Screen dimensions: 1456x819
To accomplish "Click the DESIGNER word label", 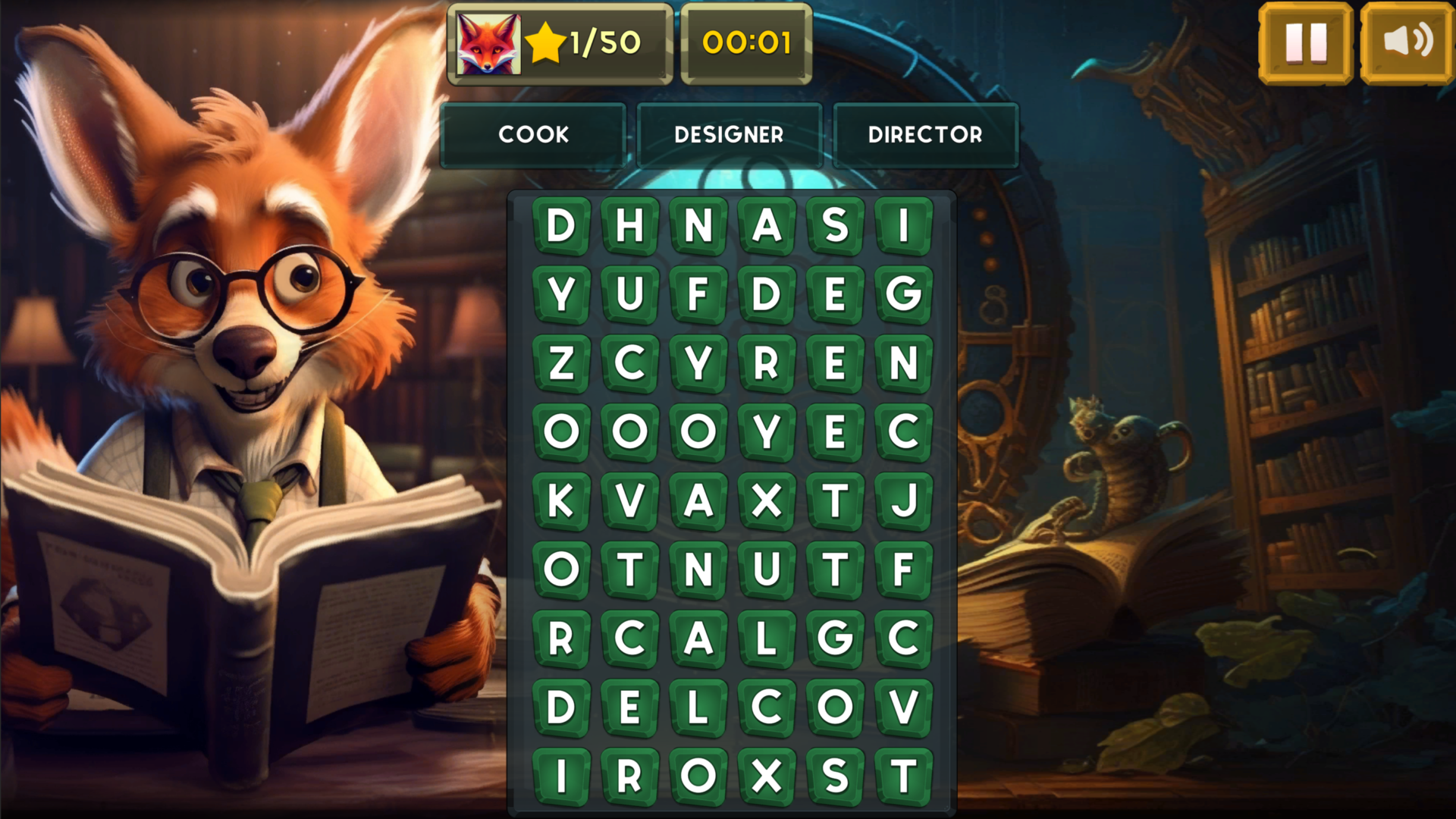I will coord(729,134).
